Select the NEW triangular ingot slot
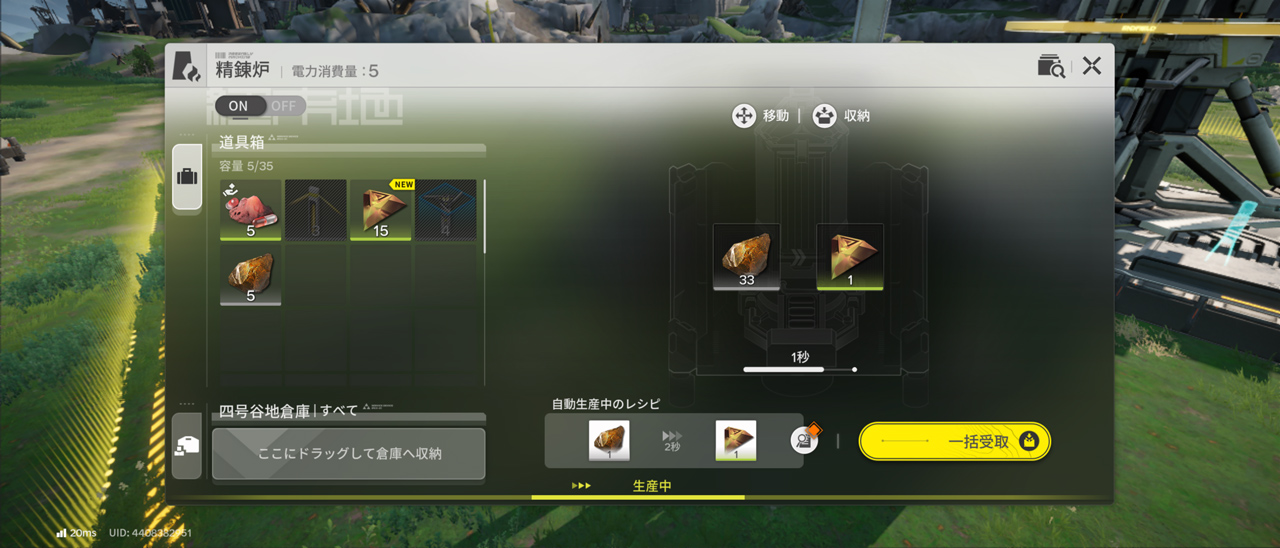Image resolution: width=1280 pixels, height=548 pixels. click(381, 210)
